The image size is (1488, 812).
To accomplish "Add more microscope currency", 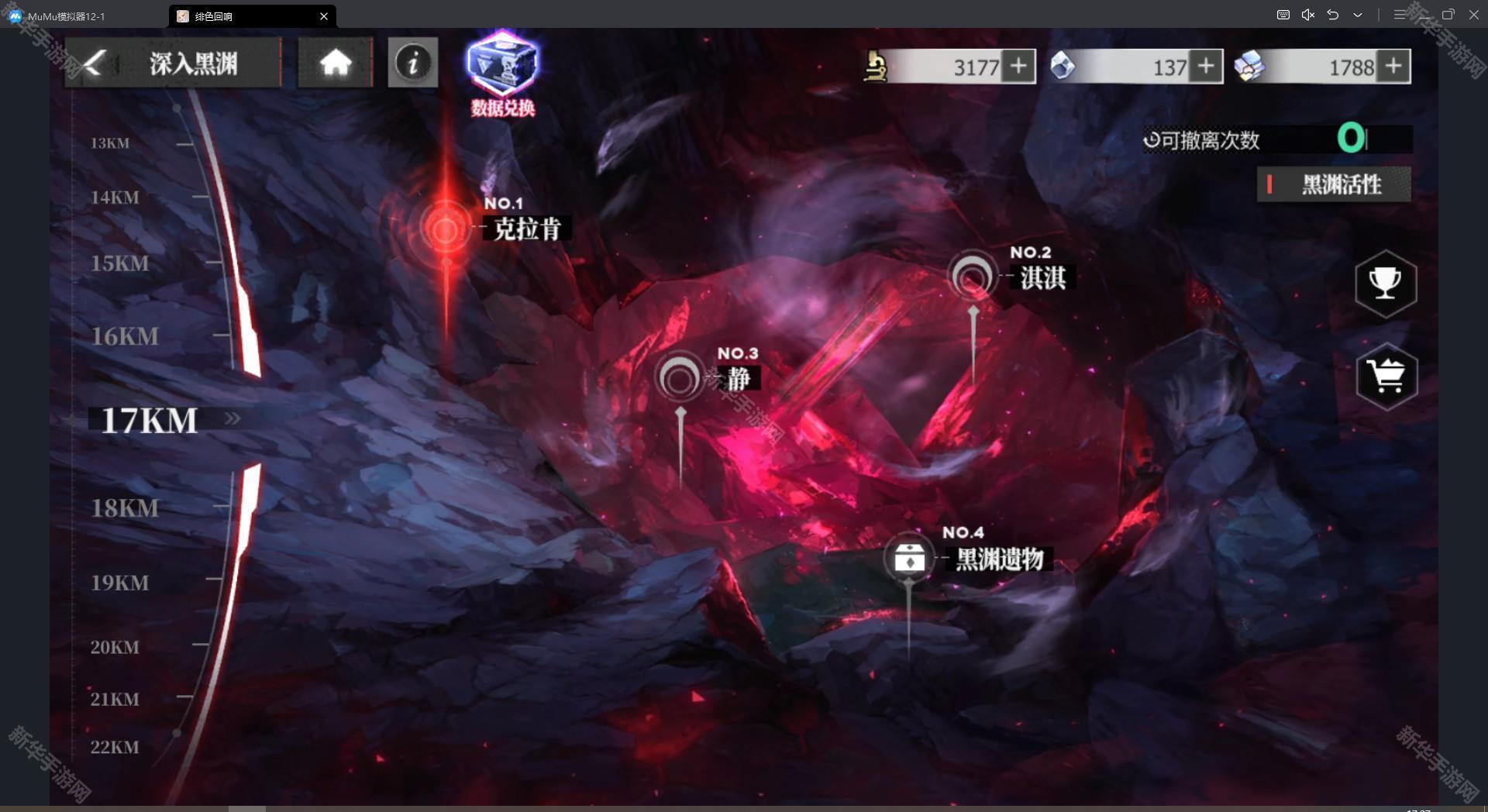I will (x=1018, y=67).
